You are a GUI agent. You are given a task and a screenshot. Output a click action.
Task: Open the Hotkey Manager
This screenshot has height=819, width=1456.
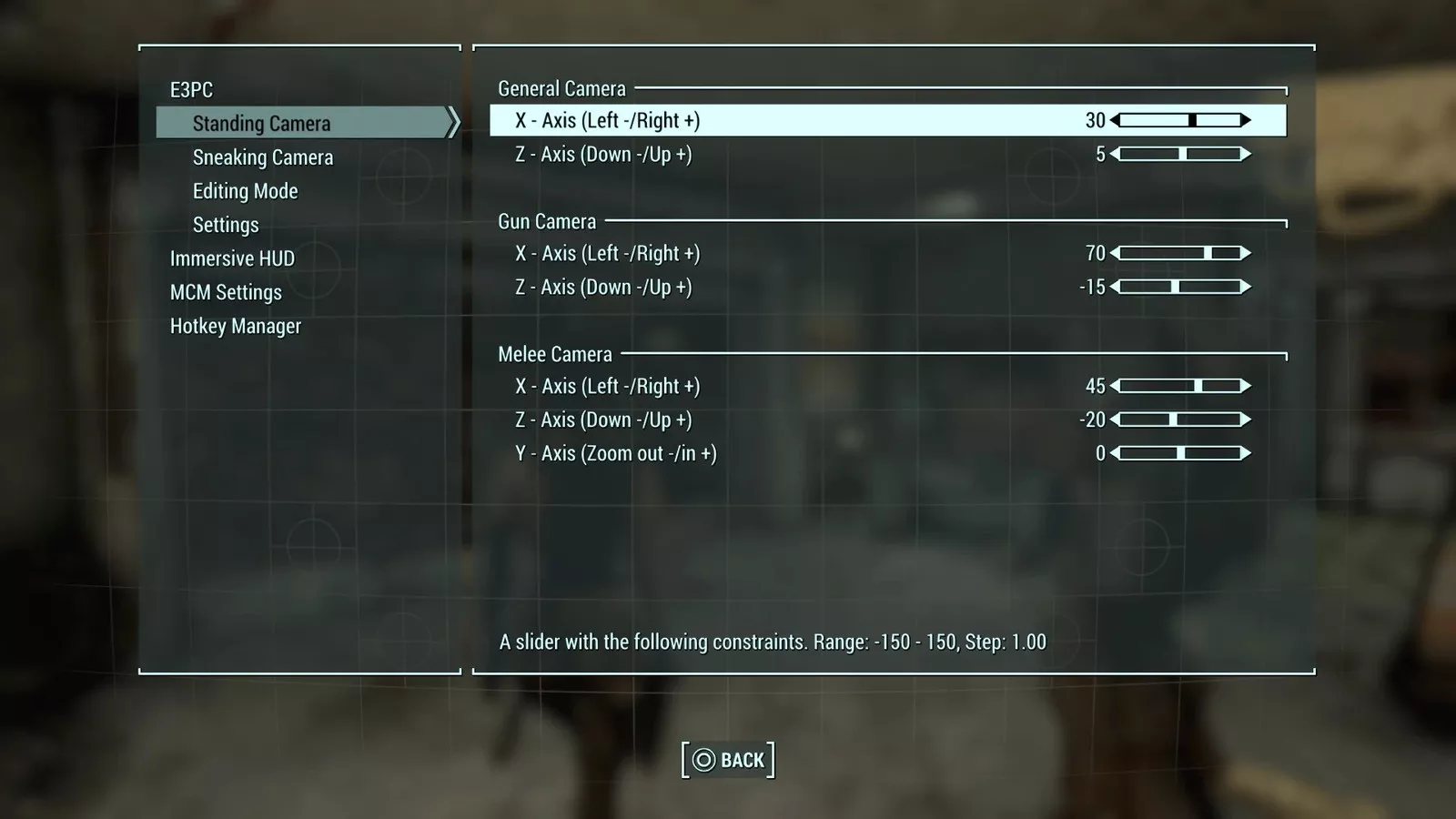click(235, 326)
